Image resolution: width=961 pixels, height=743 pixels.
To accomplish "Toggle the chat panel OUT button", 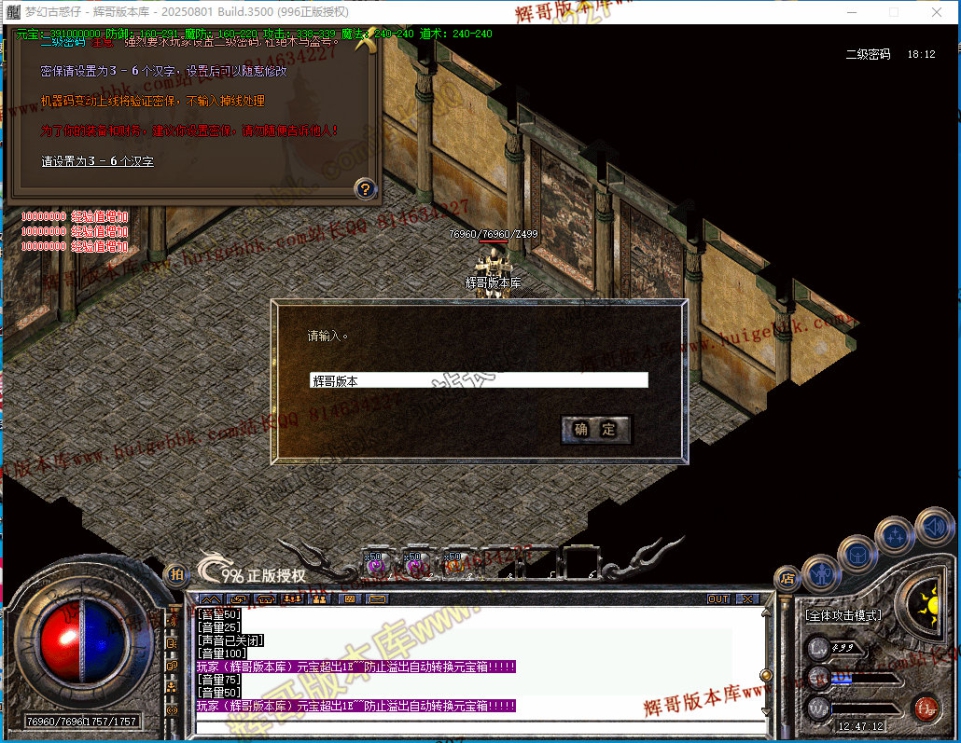I will (718, 599).
